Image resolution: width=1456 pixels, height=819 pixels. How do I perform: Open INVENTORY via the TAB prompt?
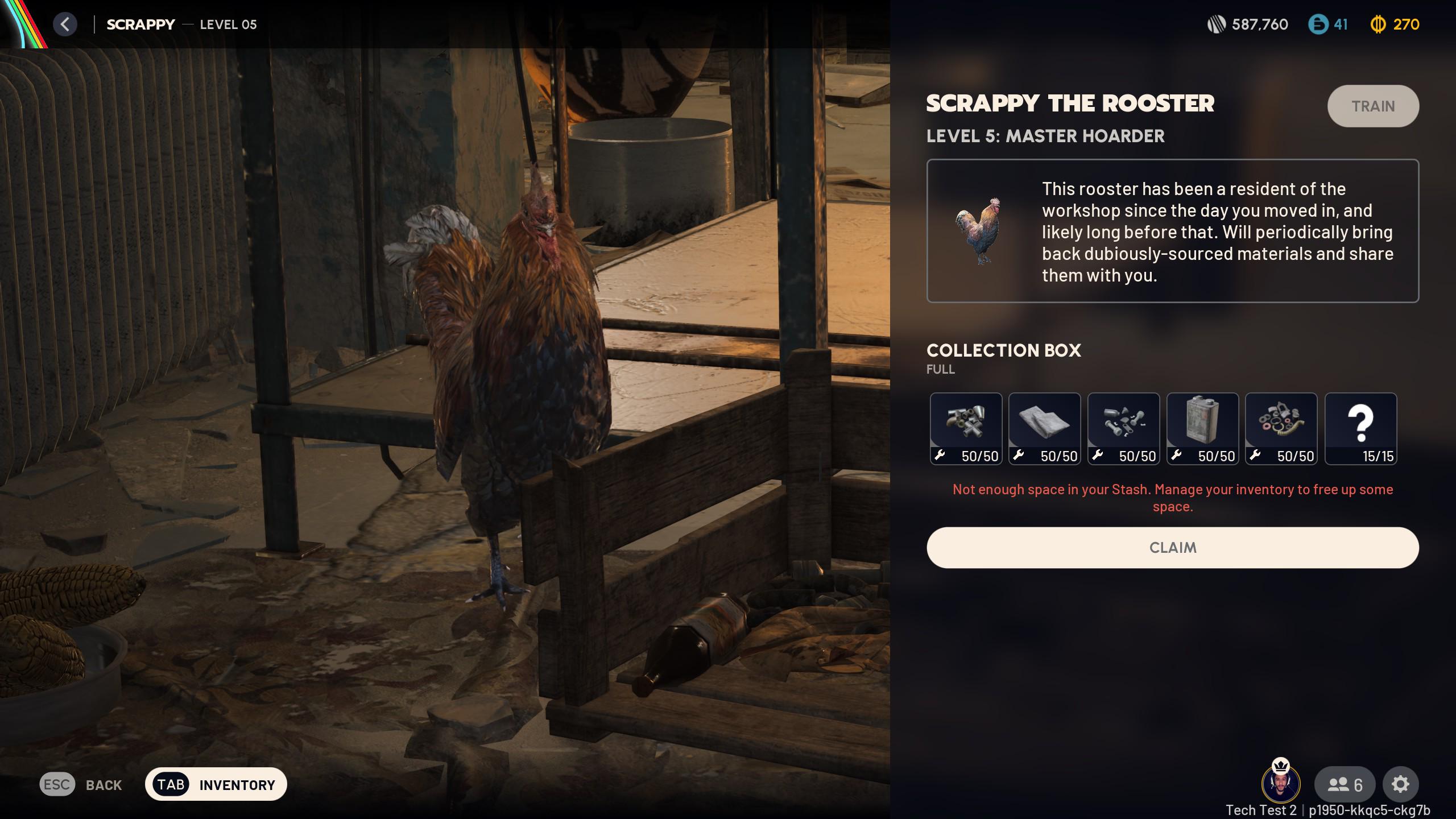click(216, 784)
